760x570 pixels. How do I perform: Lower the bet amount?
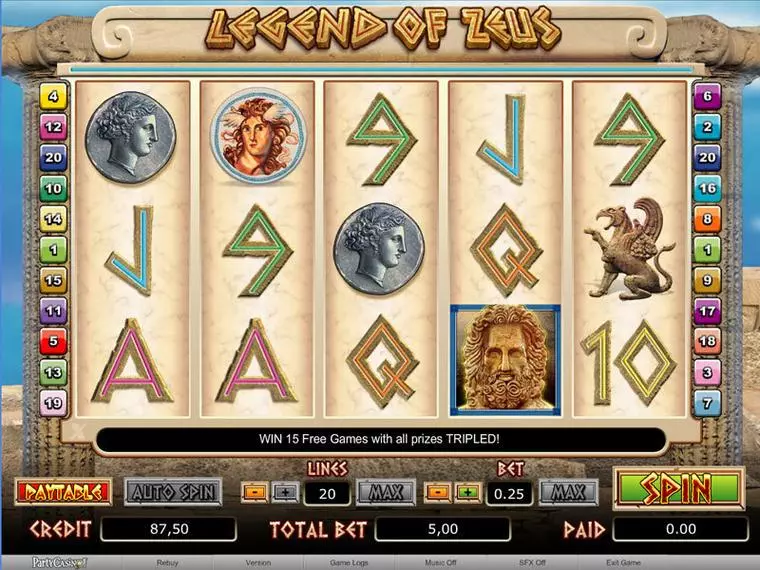pos(438,493)
